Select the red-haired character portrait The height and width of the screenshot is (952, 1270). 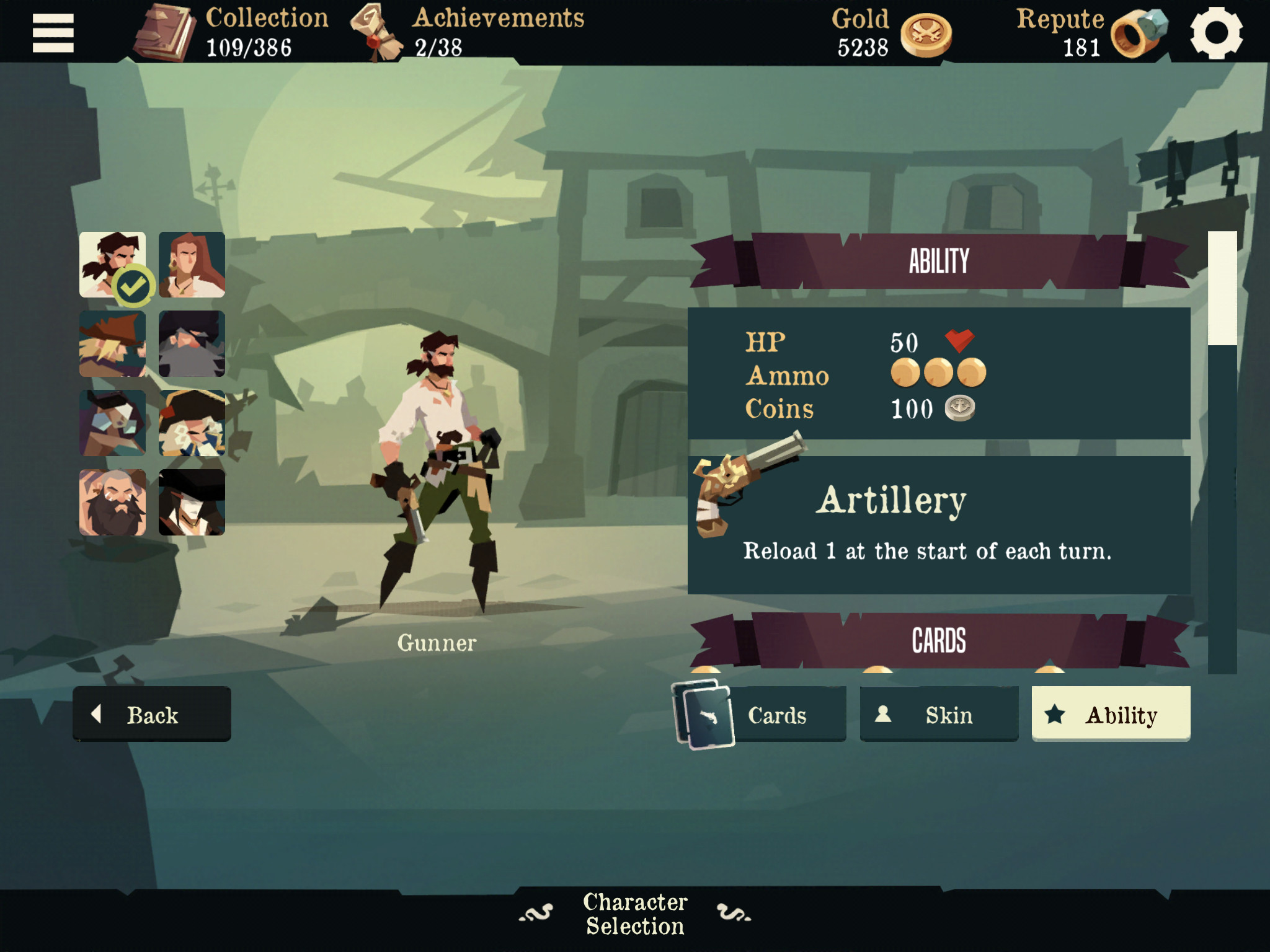(x=192, y=267)
